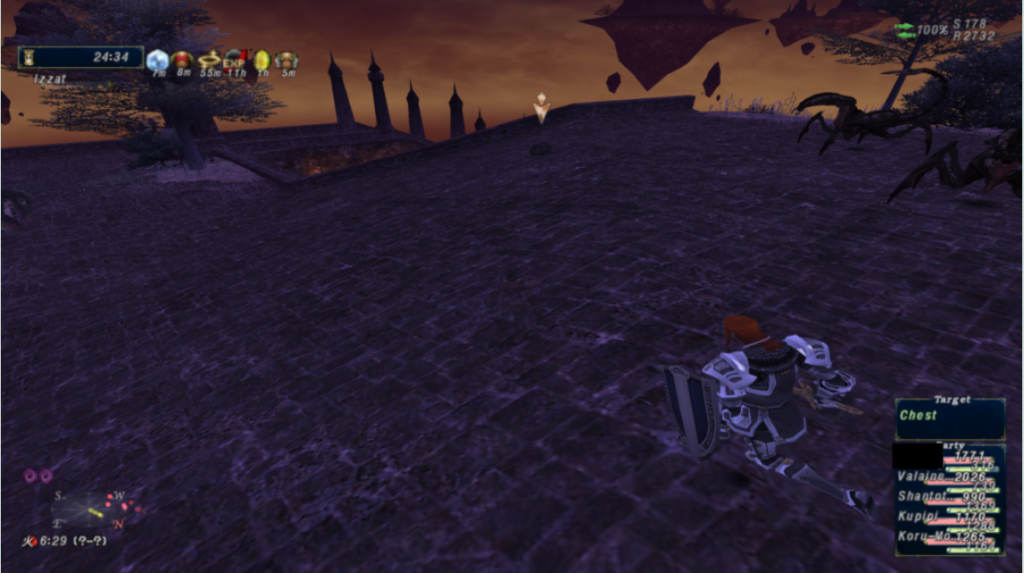Click the yellow gem status icon
The image size is (1024, 573).
coord(261,61)
